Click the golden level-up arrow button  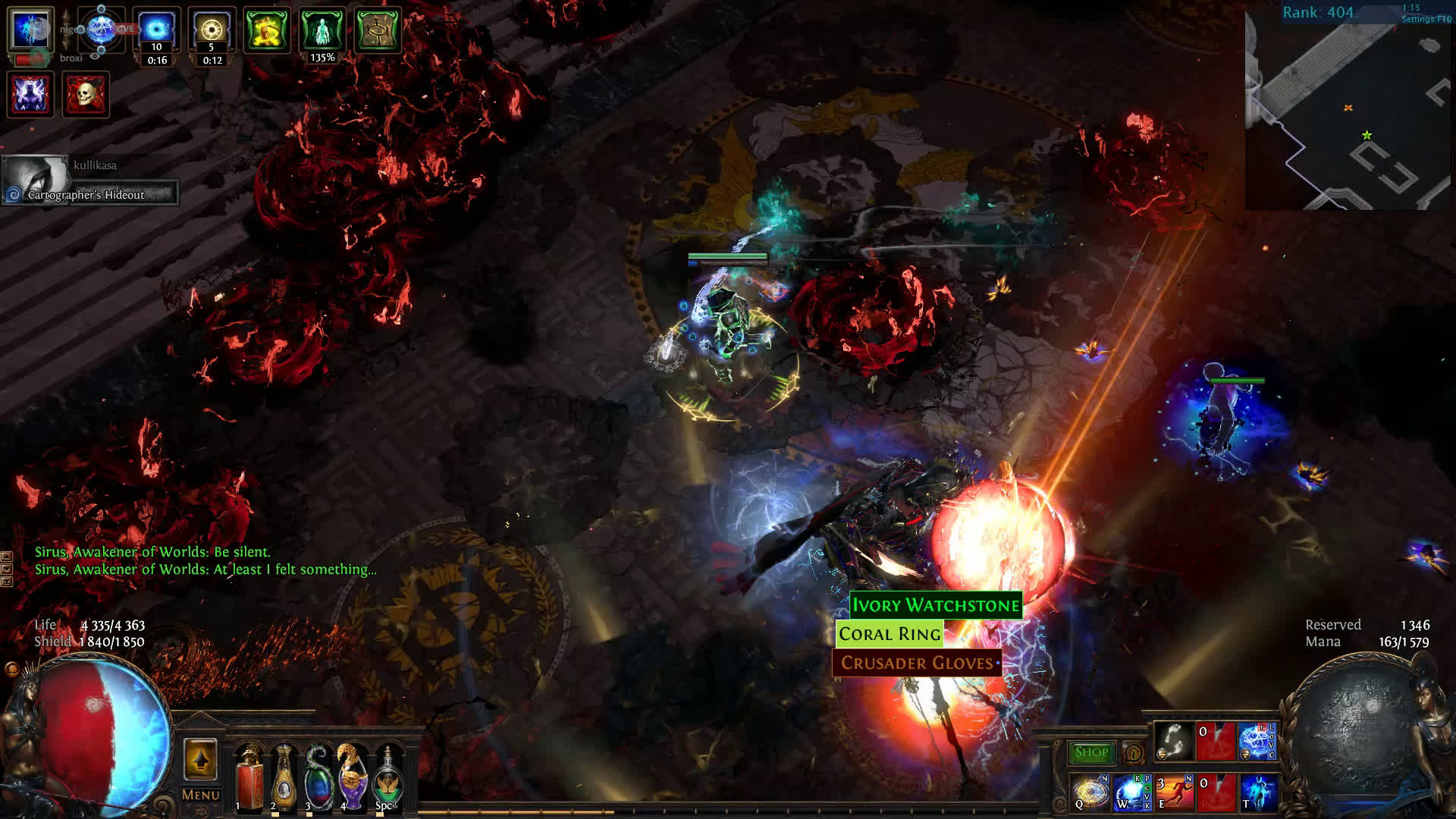click(200, 759)
